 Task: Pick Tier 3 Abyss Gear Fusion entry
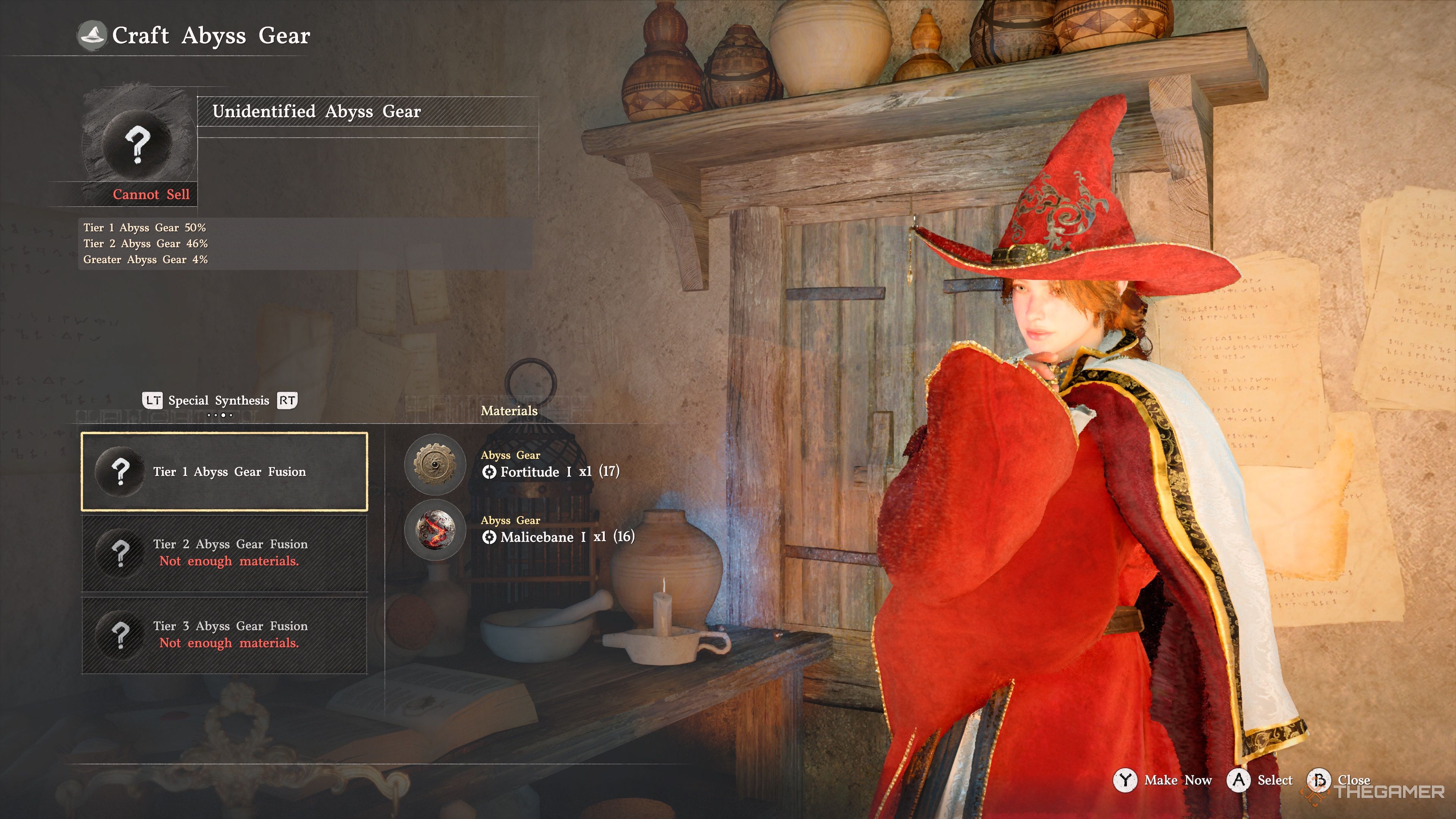pyautogui.click(x=224, y=635)
